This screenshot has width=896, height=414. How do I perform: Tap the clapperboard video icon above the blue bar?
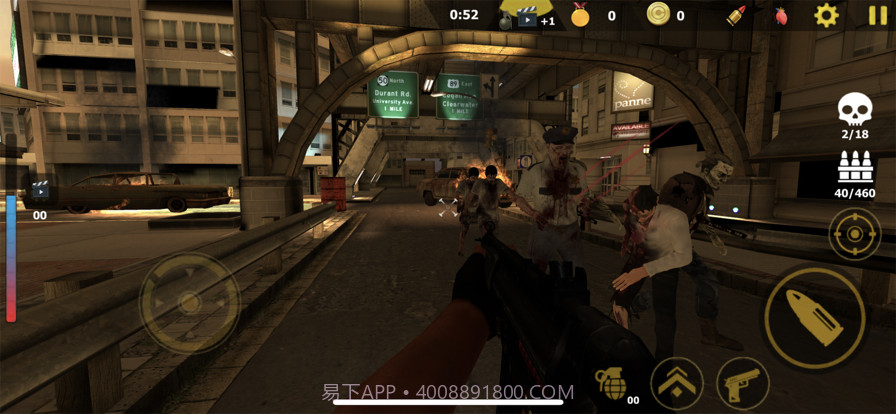[41, 190]
